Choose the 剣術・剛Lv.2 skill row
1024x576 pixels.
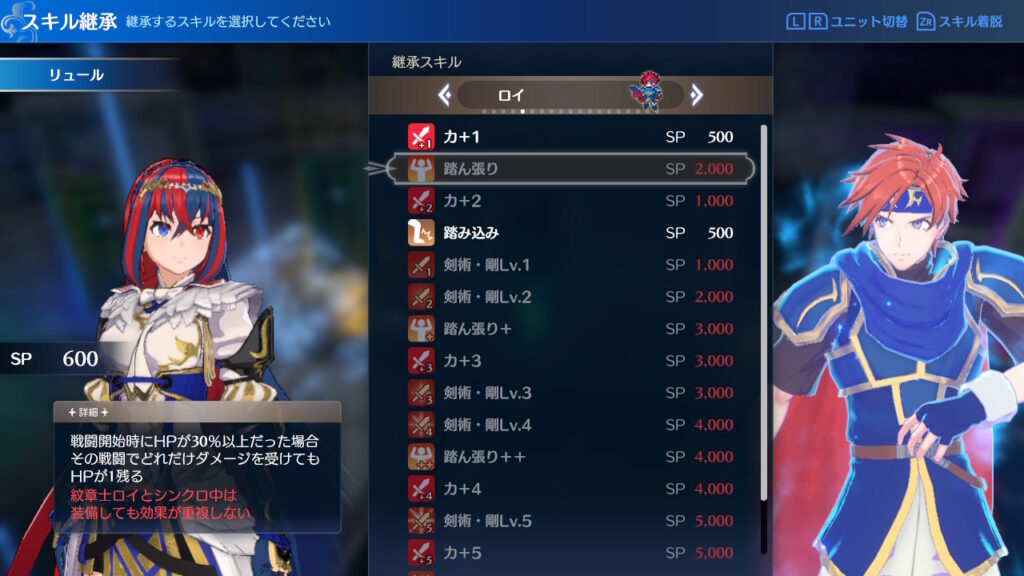[x=570, y=297]
